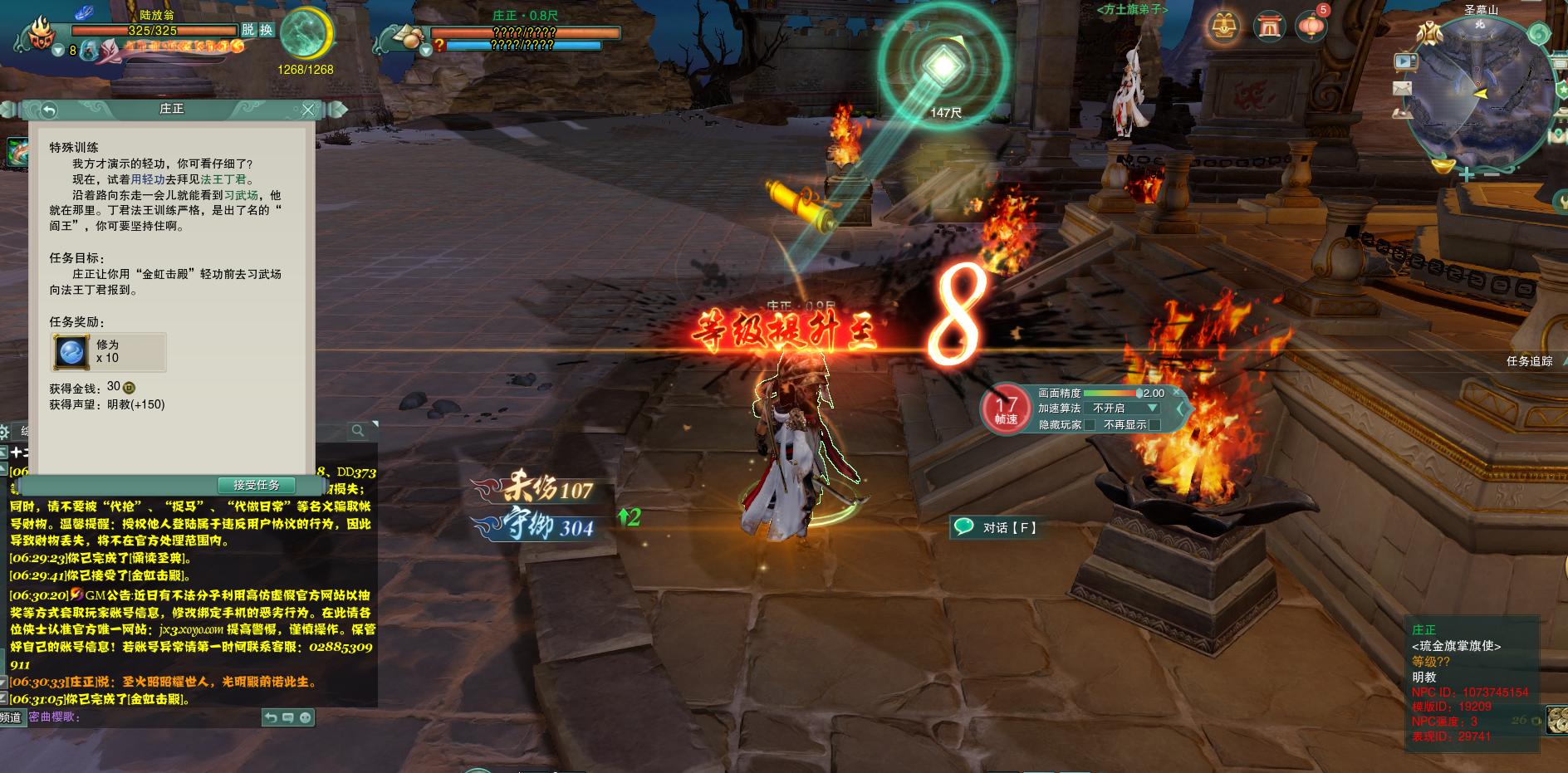The image size is (1568, 773).
Task: Zoom in the minimap with the plus button
Action: pos(1468,174)
